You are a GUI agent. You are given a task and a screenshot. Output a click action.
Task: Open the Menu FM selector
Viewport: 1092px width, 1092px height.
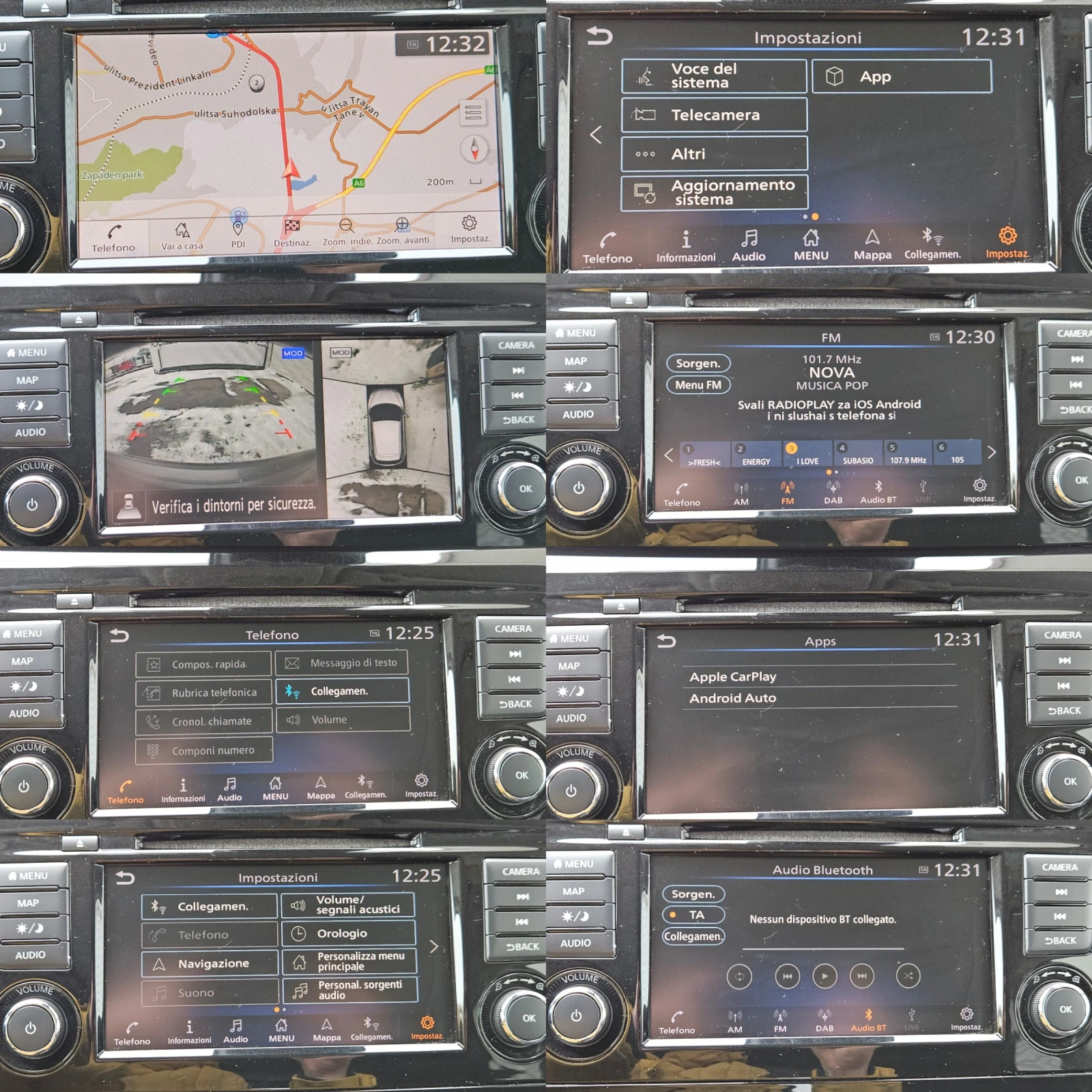coord(698,385)
